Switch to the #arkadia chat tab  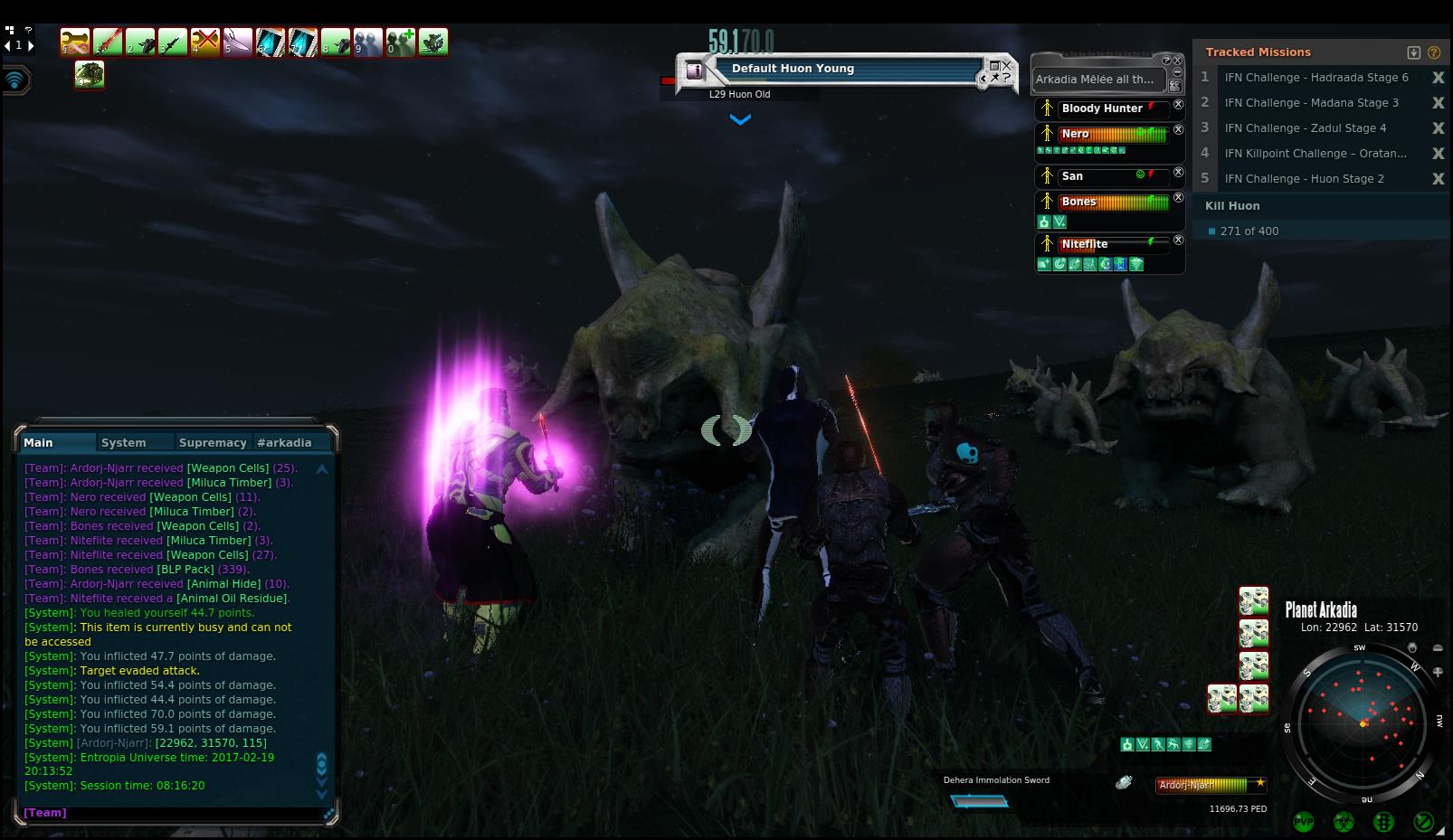coord(284,442)
